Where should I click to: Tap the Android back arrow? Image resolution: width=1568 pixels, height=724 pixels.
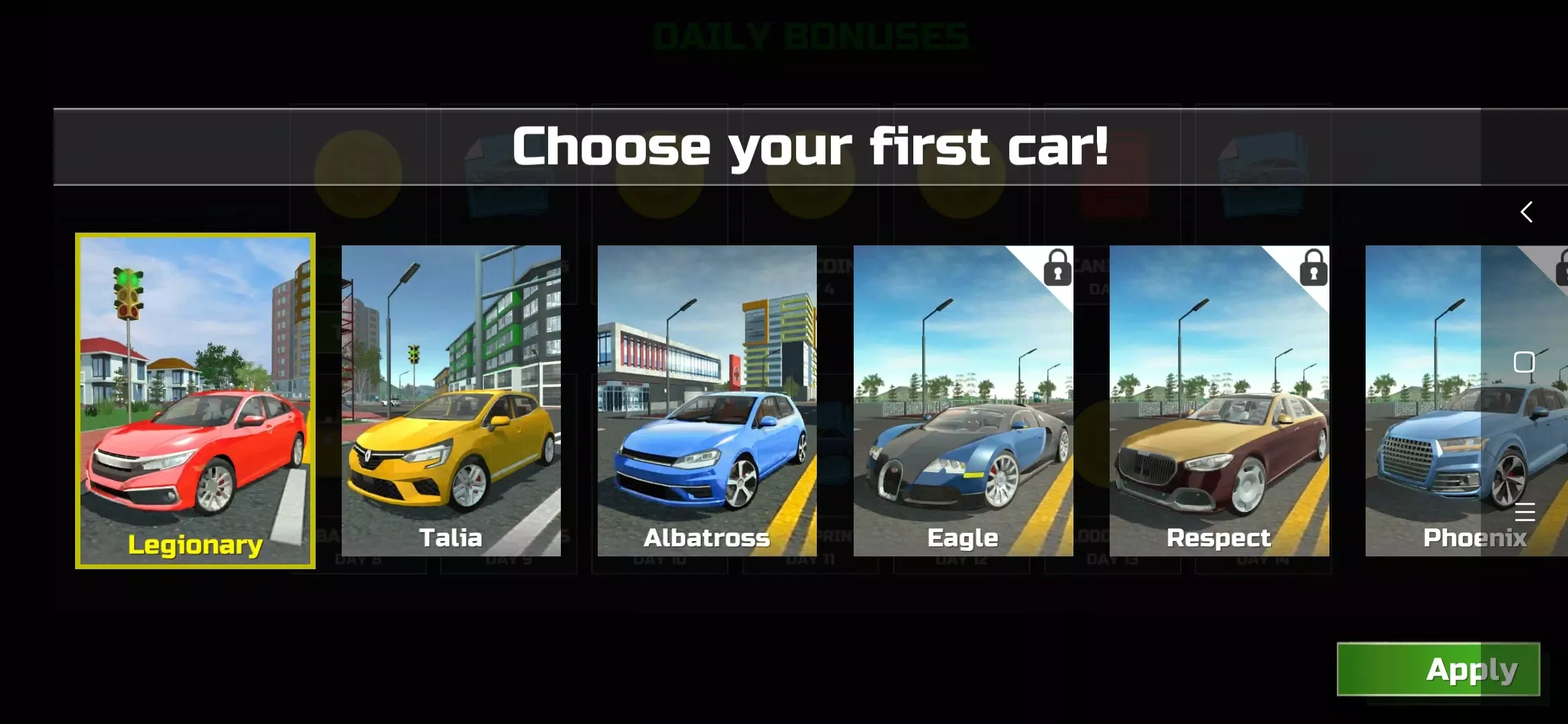[x=1526, y=212]
